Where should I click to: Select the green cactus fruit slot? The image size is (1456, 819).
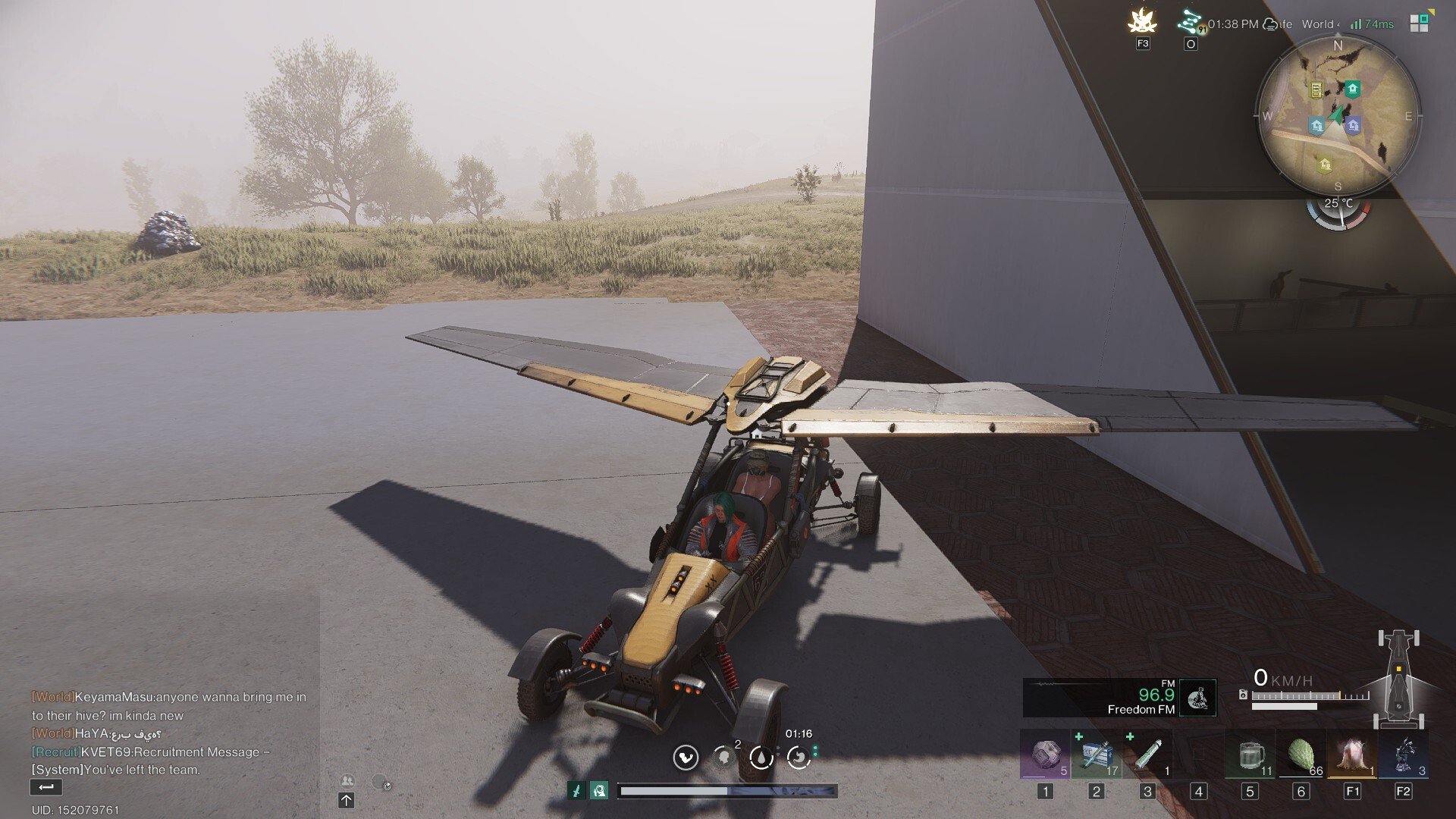tap(1301, 756)
